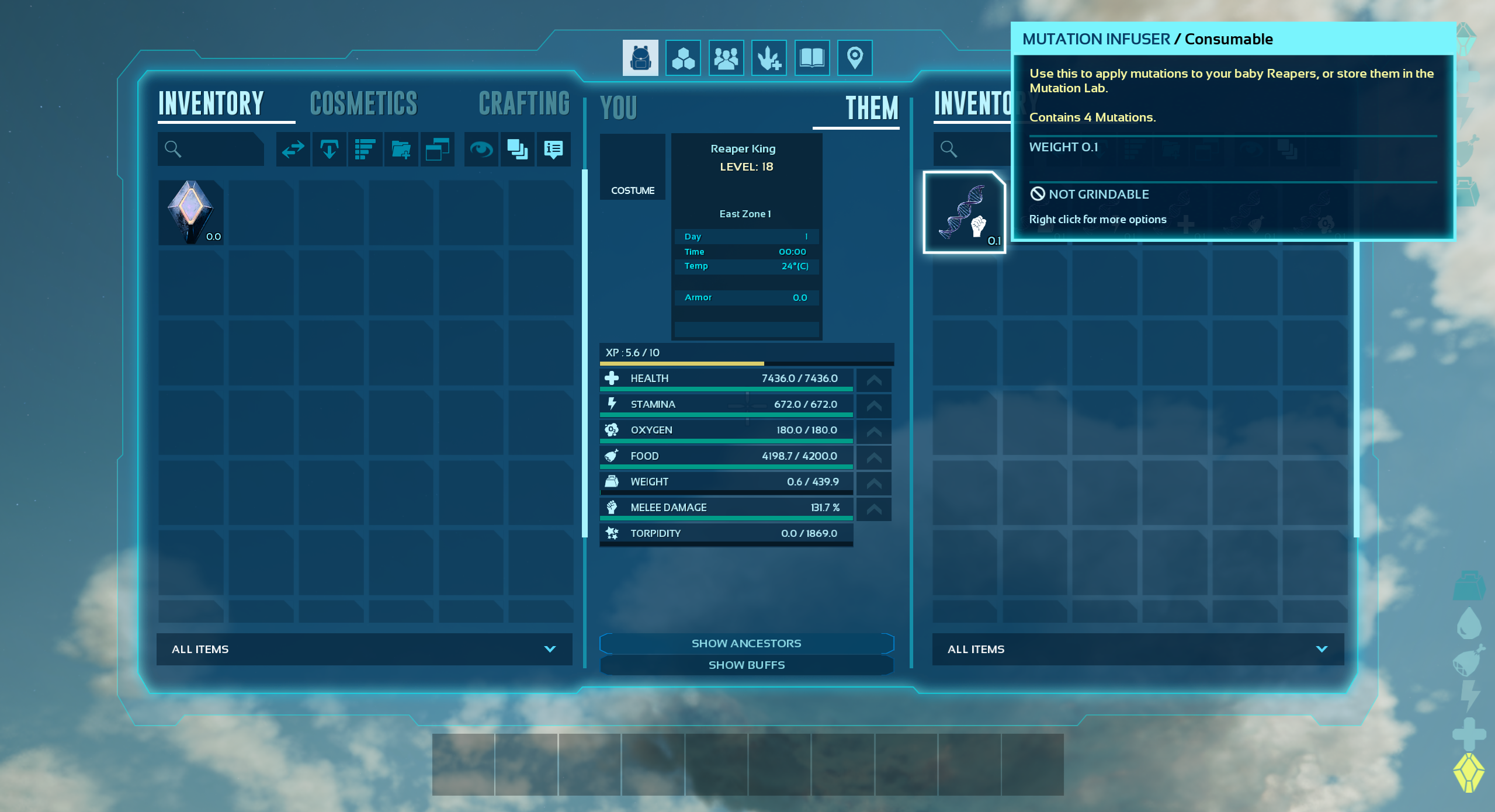Viewport: 1495px width, 812px height.
Task: Click the Health level-up chevron
Action: click(873, 379)
